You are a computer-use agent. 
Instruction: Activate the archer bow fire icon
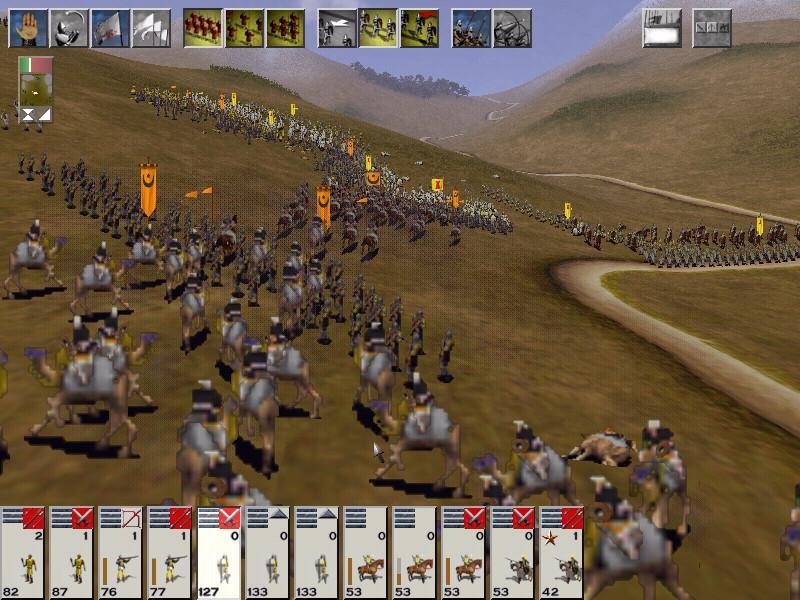(511, 29)
